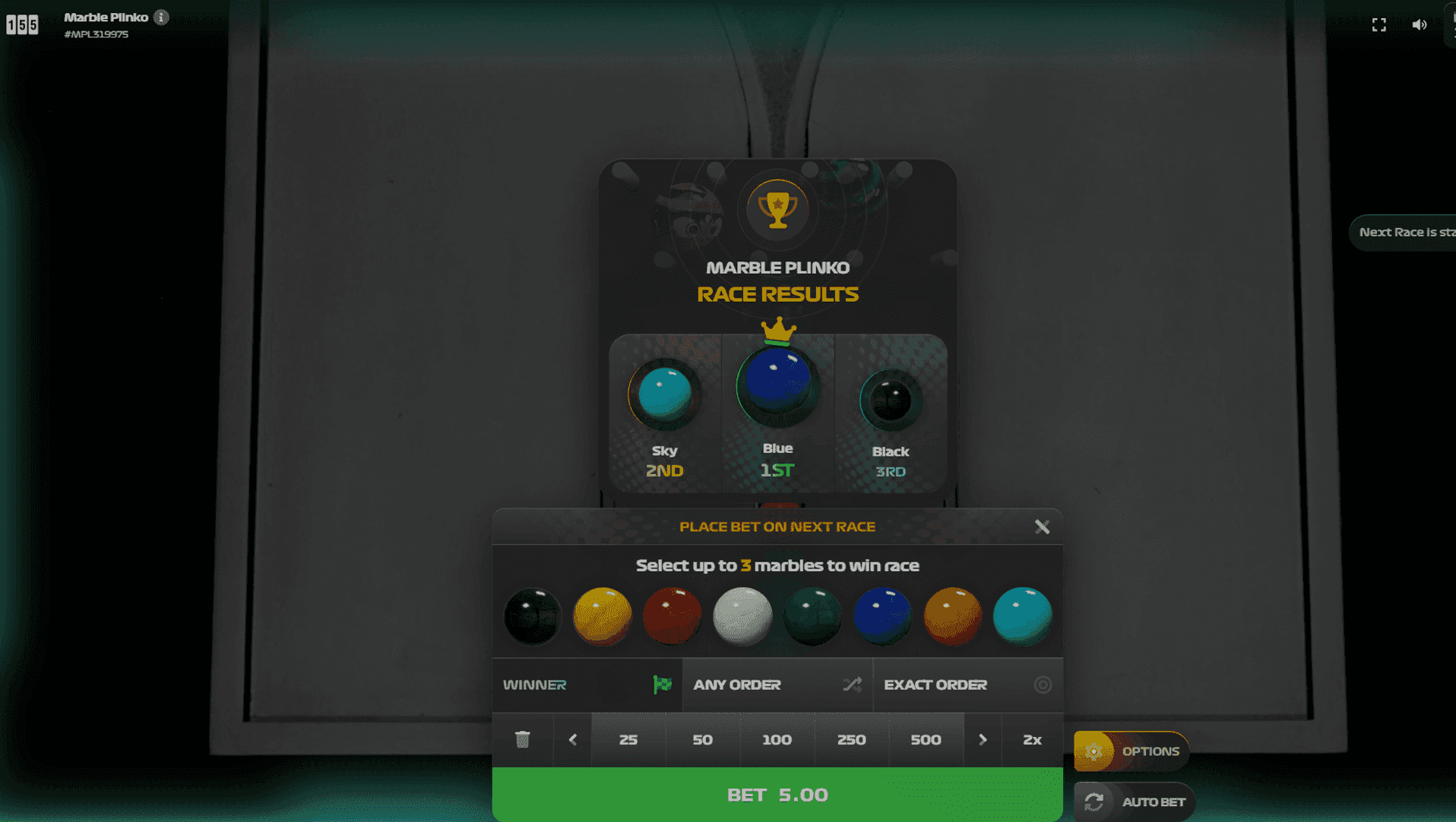Toggle fullscreen mode
This screenshot has height=822, width=1456.
pos(1378,24)
